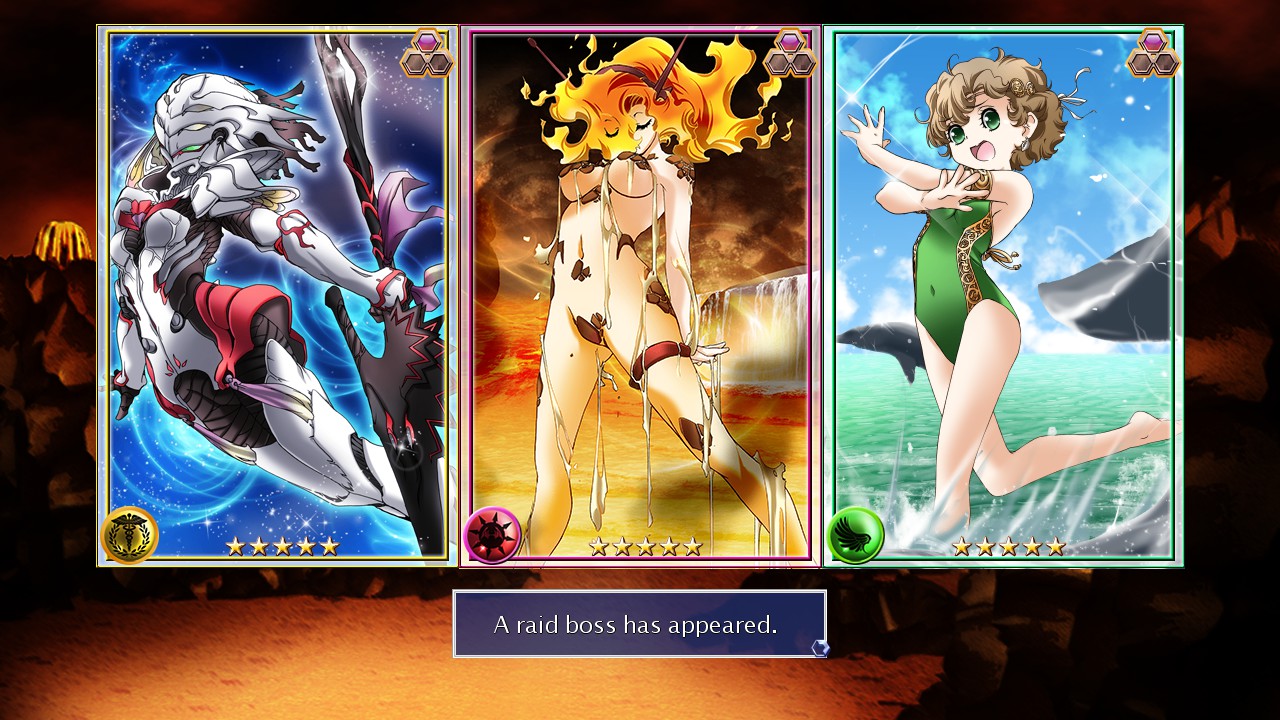1280x720 pixels.
Task: Toggle the dark element orb of the fire spirit card
Action: (491, 535)
